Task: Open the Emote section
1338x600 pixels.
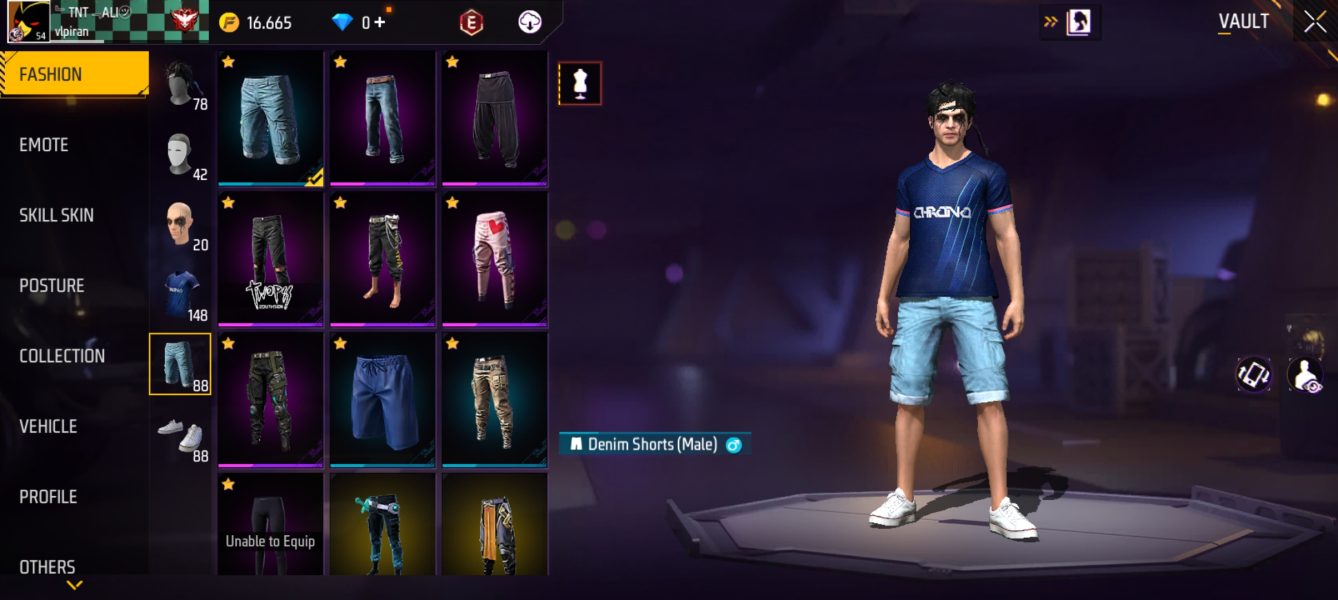Action: tap(44, 145)
